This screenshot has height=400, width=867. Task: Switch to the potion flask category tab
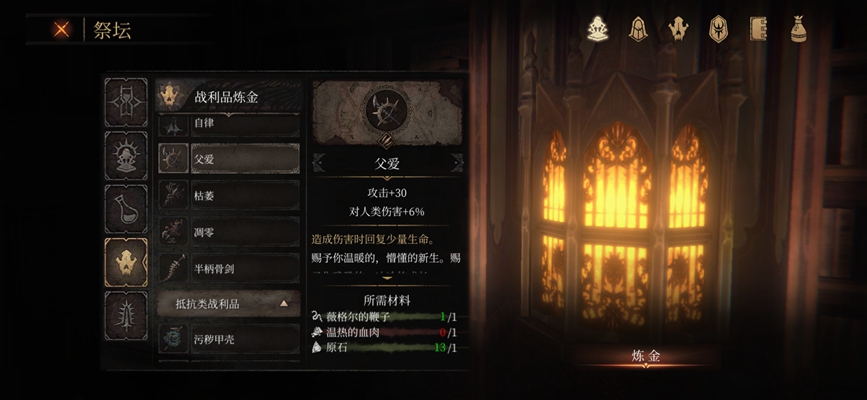[x=126, y=209]
